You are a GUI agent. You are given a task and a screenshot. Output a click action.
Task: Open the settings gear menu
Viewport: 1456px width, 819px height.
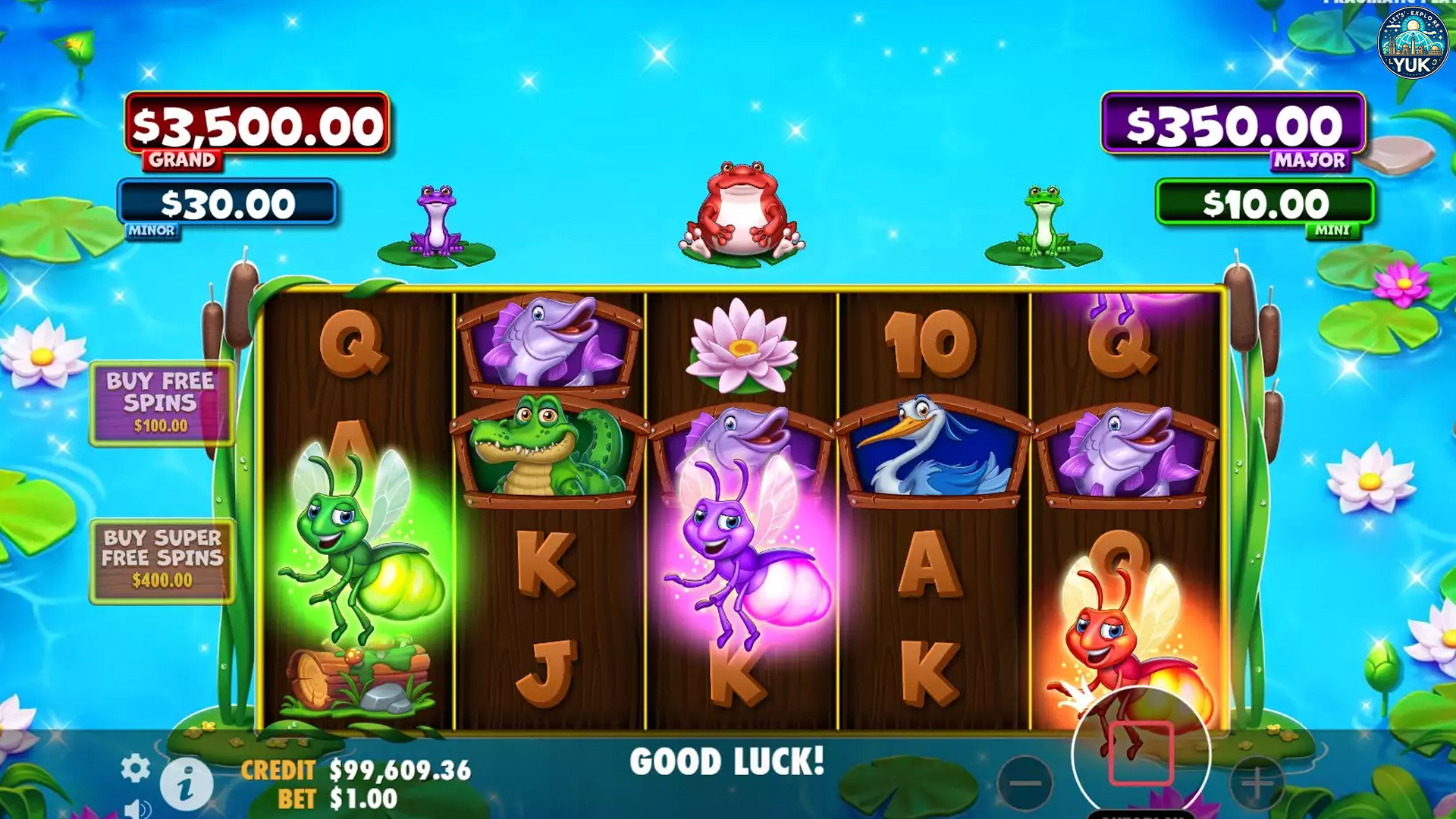tap(135, 767)
